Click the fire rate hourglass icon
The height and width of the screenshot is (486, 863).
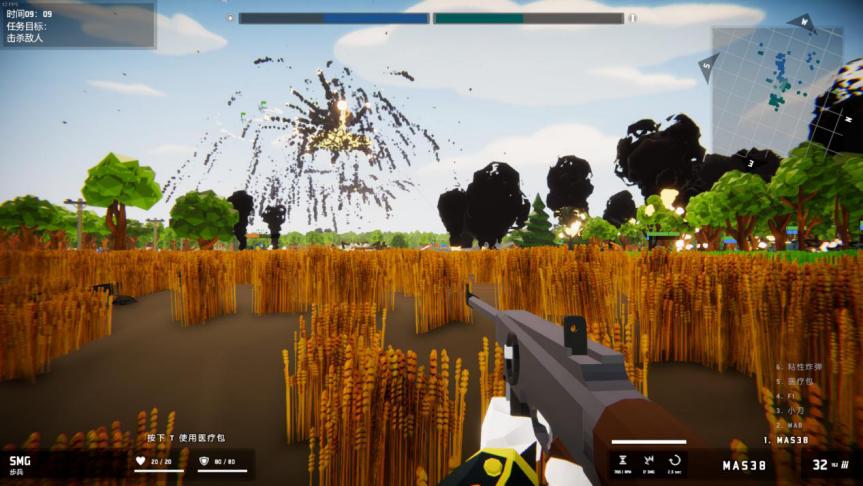(623, 461)
